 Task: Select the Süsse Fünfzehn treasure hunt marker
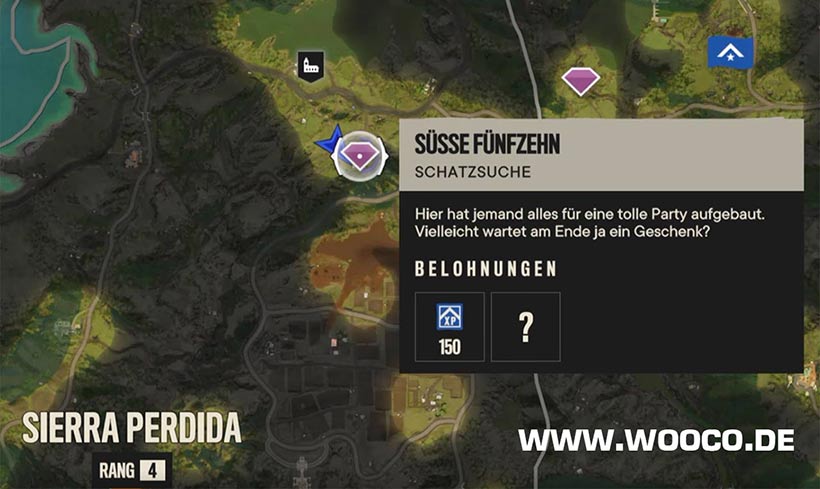pyautogui.click(x=359, y=155)
